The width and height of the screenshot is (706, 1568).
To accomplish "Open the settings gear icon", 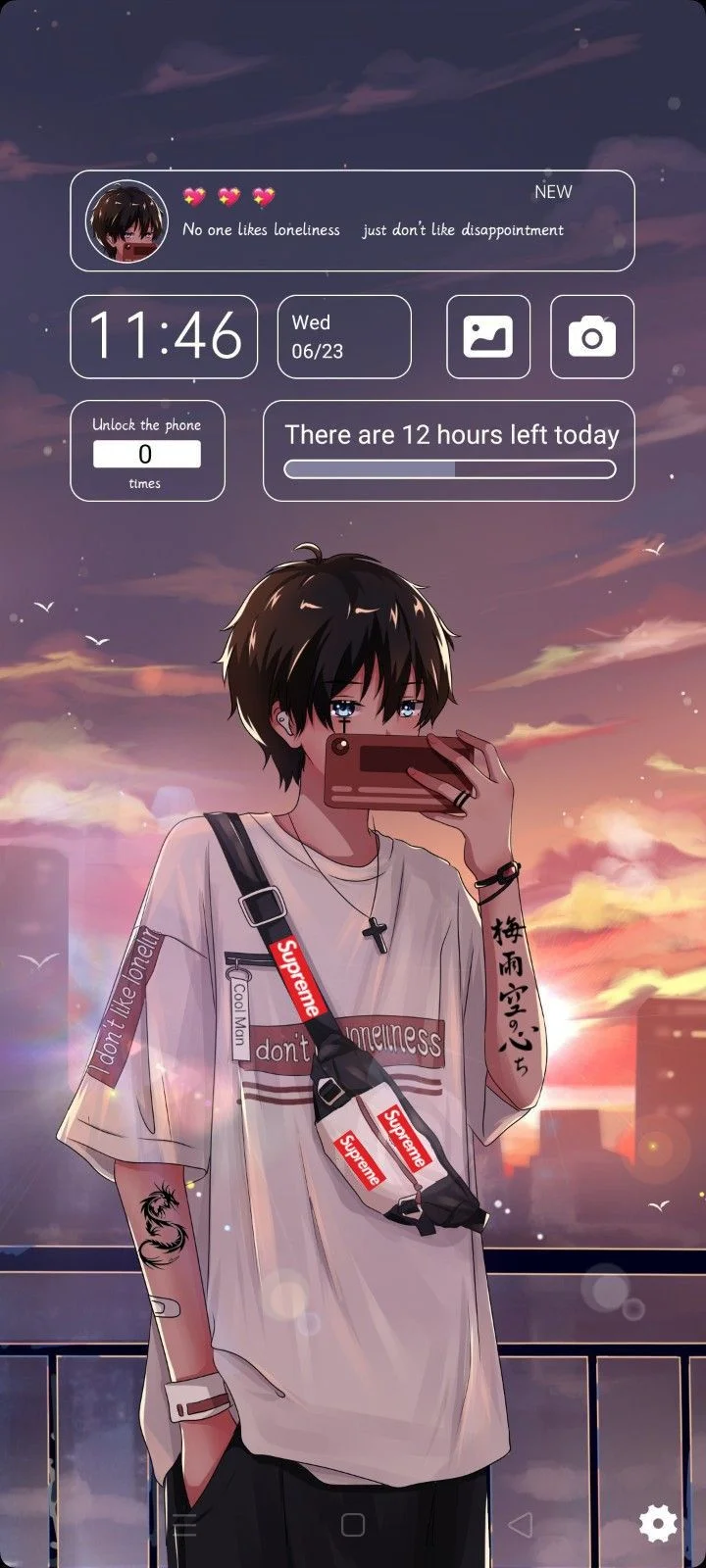I will pos(657,1522).
